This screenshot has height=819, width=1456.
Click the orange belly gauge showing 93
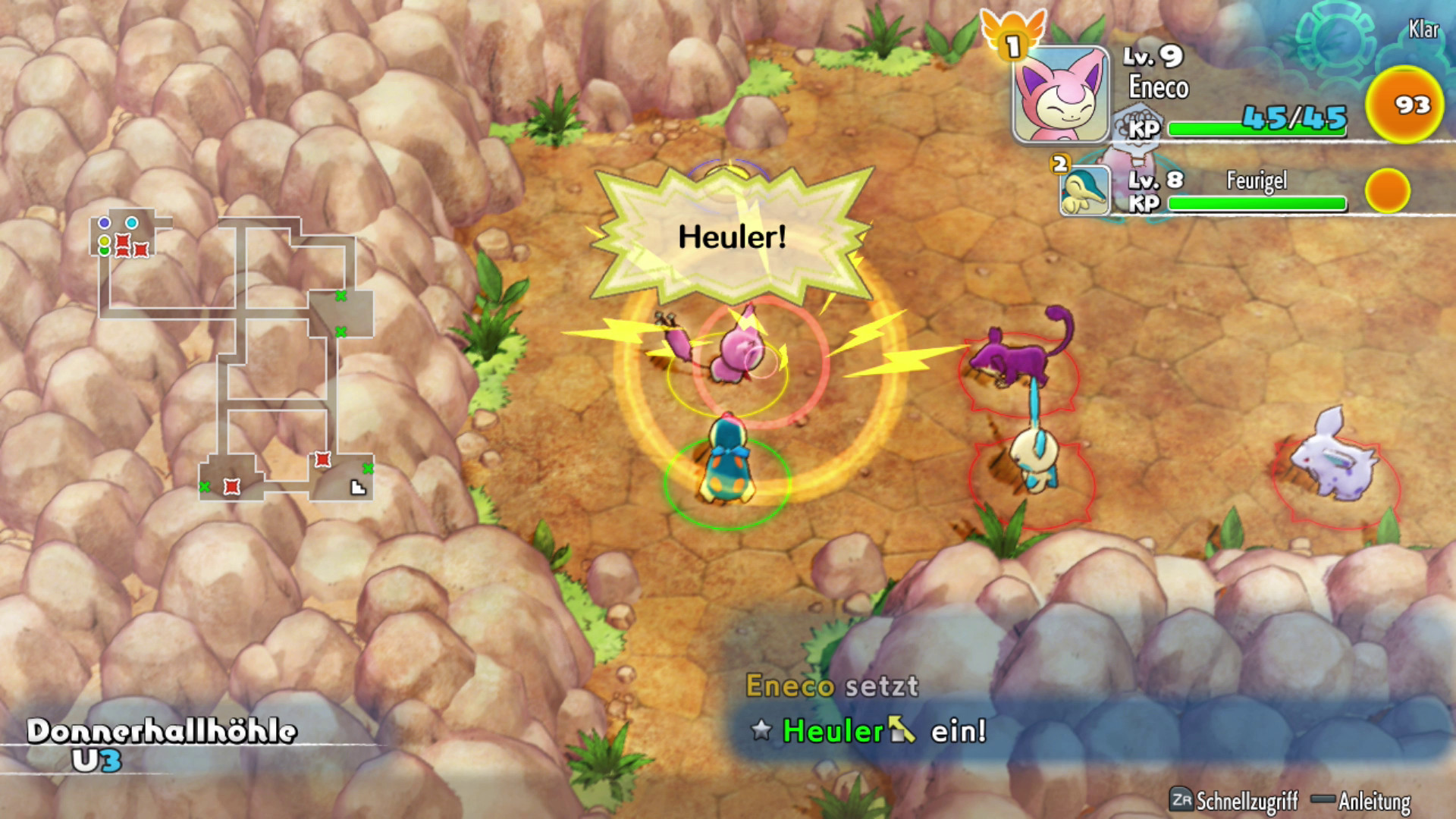[x=1404, y=105]
